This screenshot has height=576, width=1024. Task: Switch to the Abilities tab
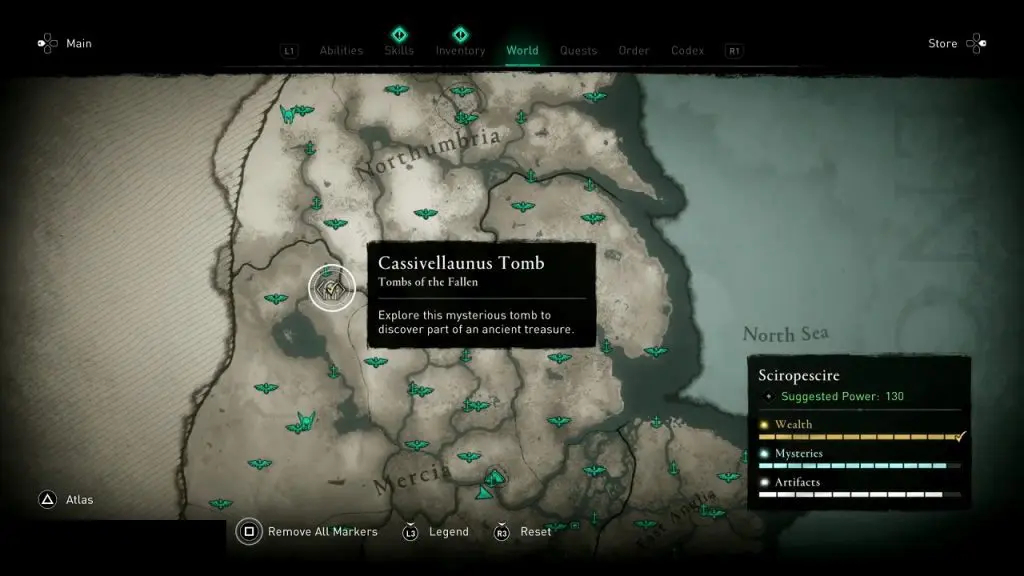[x=339, y=51]
